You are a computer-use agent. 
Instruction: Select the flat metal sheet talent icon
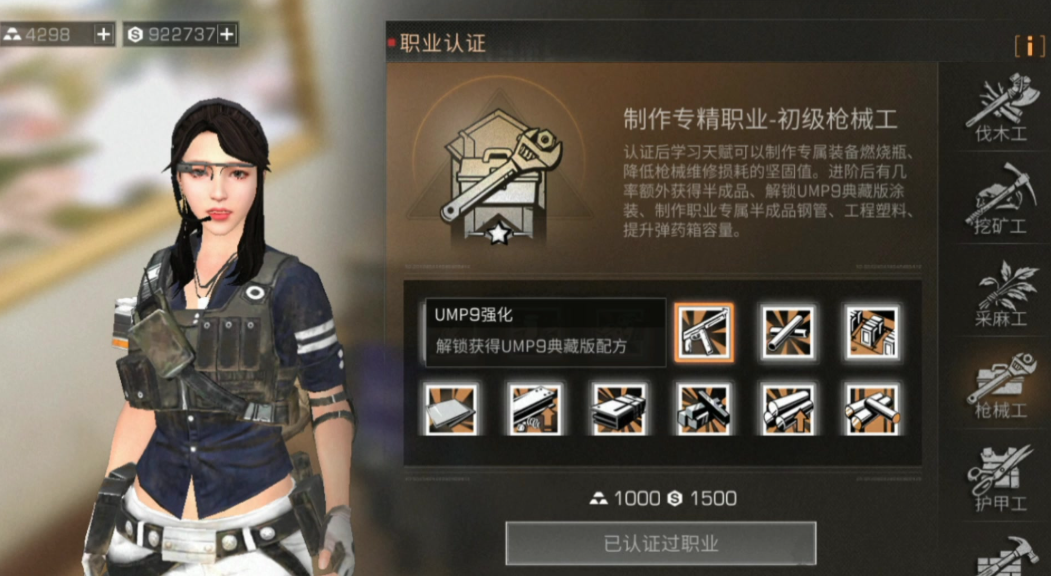click(451, 409)
